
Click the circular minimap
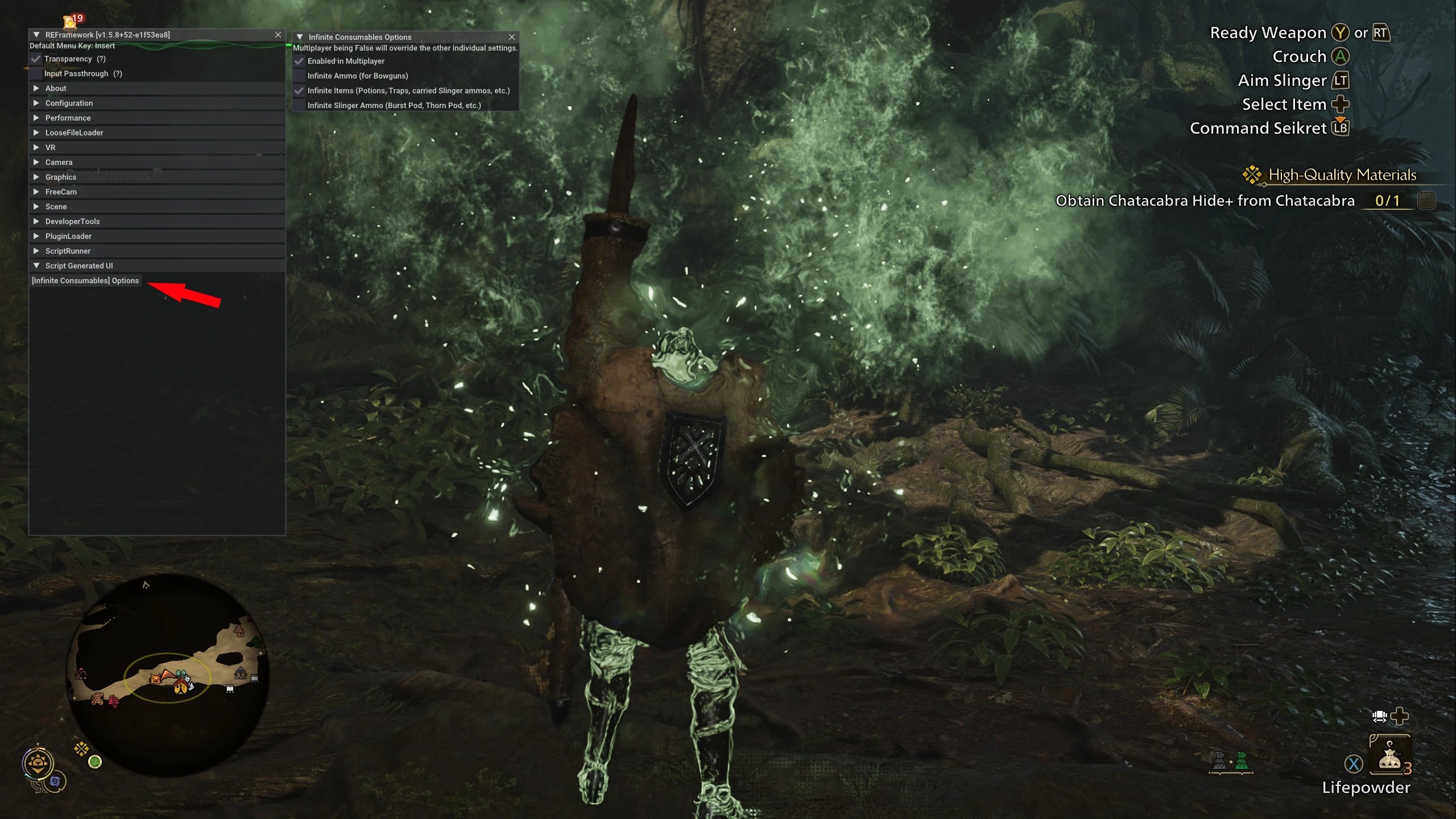point(168,674)
